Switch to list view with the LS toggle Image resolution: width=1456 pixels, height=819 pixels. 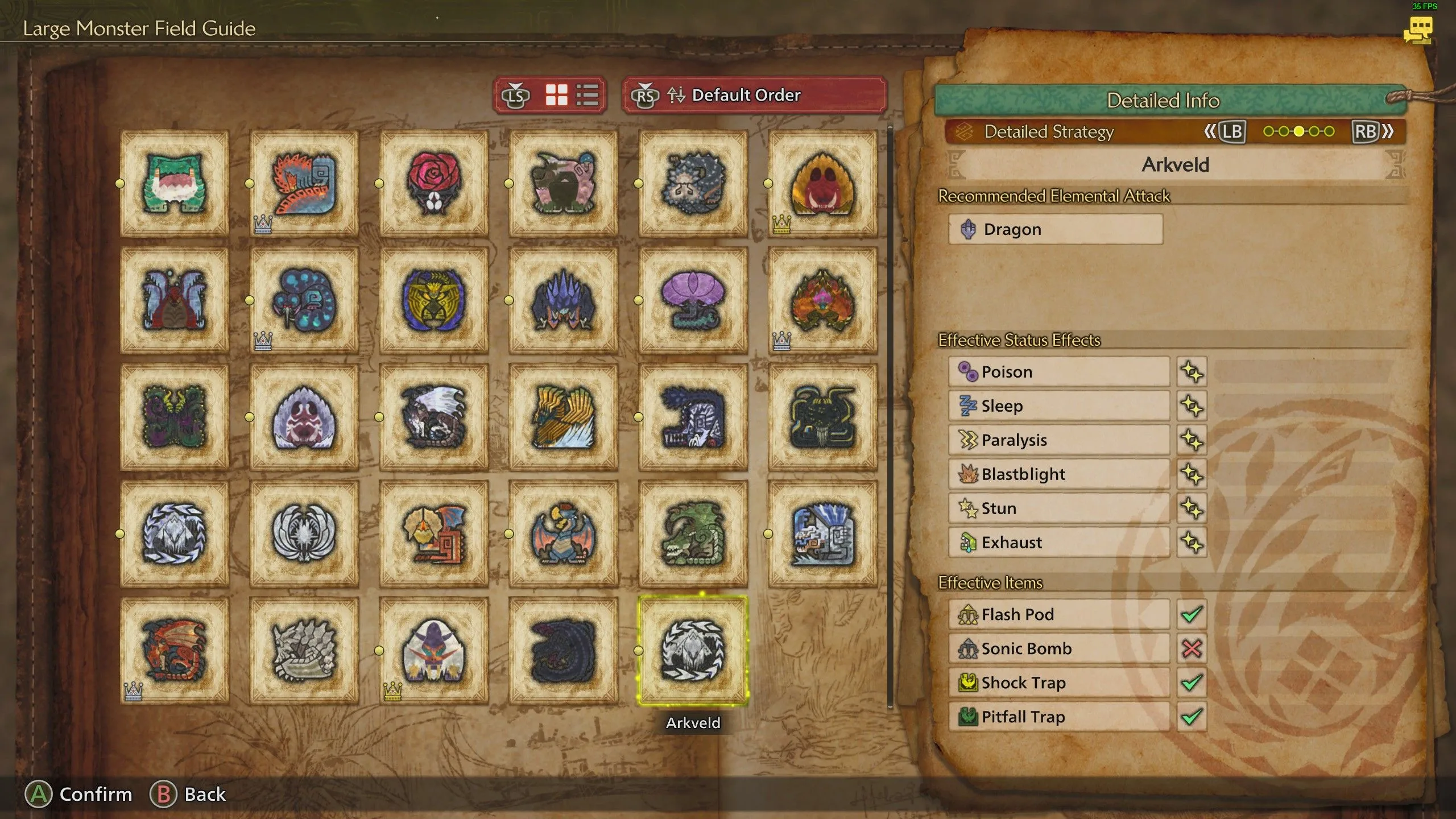[589, 96]
